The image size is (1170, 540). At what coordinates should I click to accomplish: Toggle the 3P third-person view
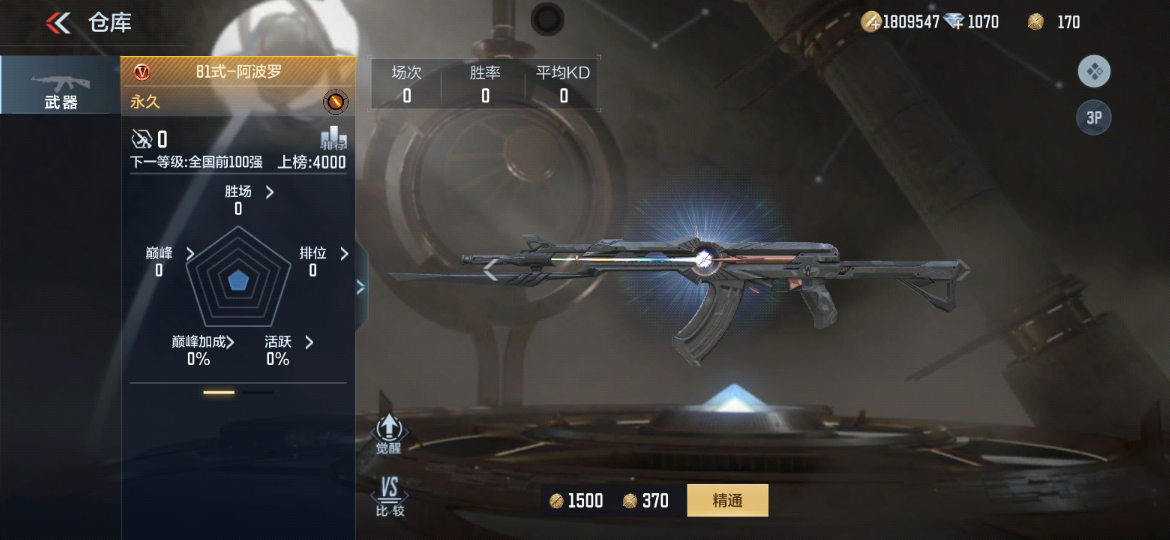click(x=1094, y=118)
